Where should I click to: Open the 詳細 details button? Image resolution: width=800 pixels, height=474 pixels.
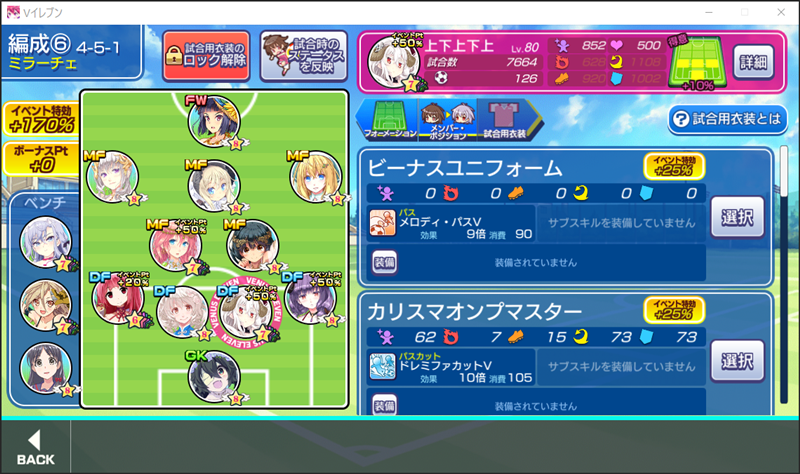(x=753, y=62)
